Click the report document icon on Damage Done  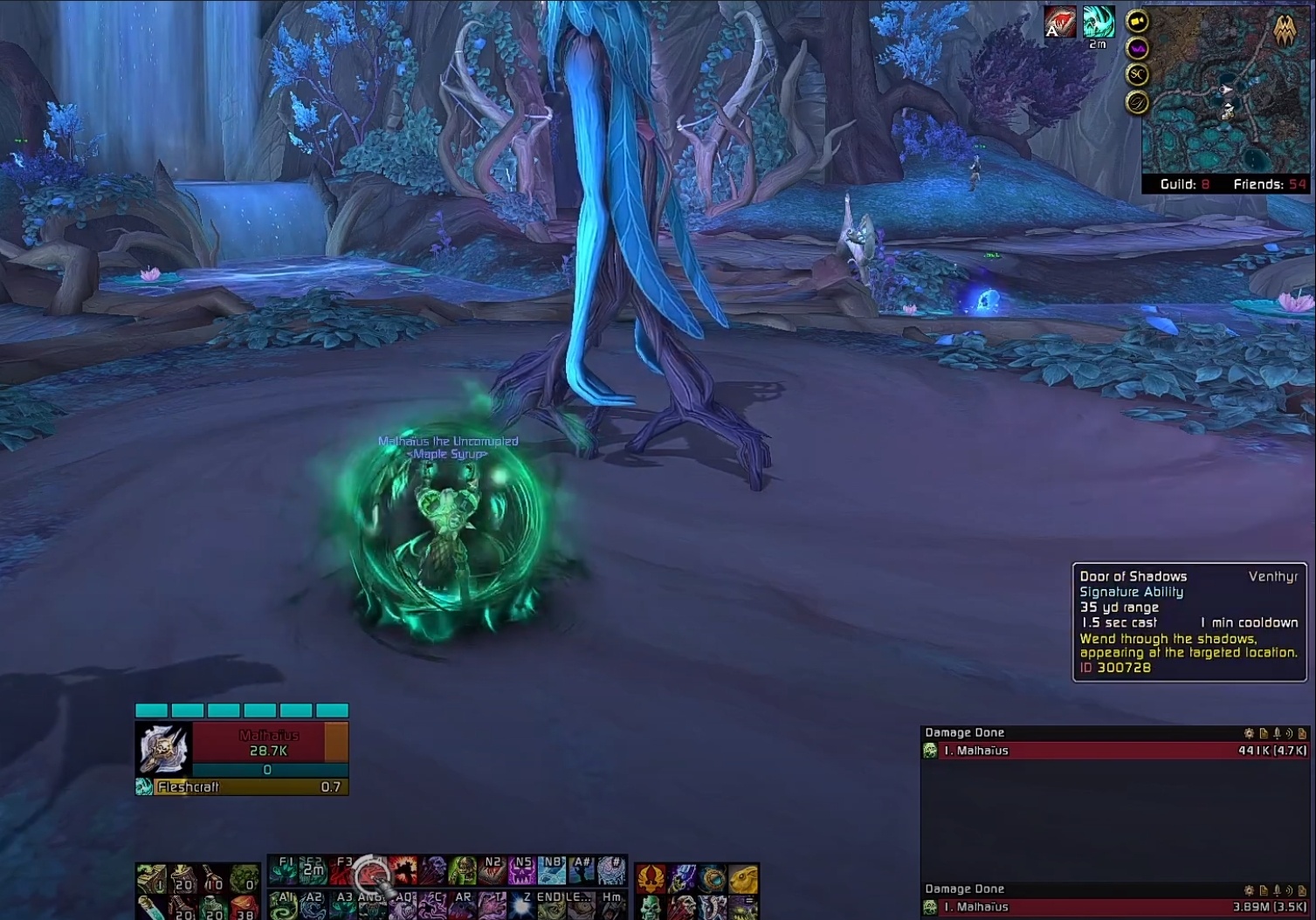coord(1264,733)
